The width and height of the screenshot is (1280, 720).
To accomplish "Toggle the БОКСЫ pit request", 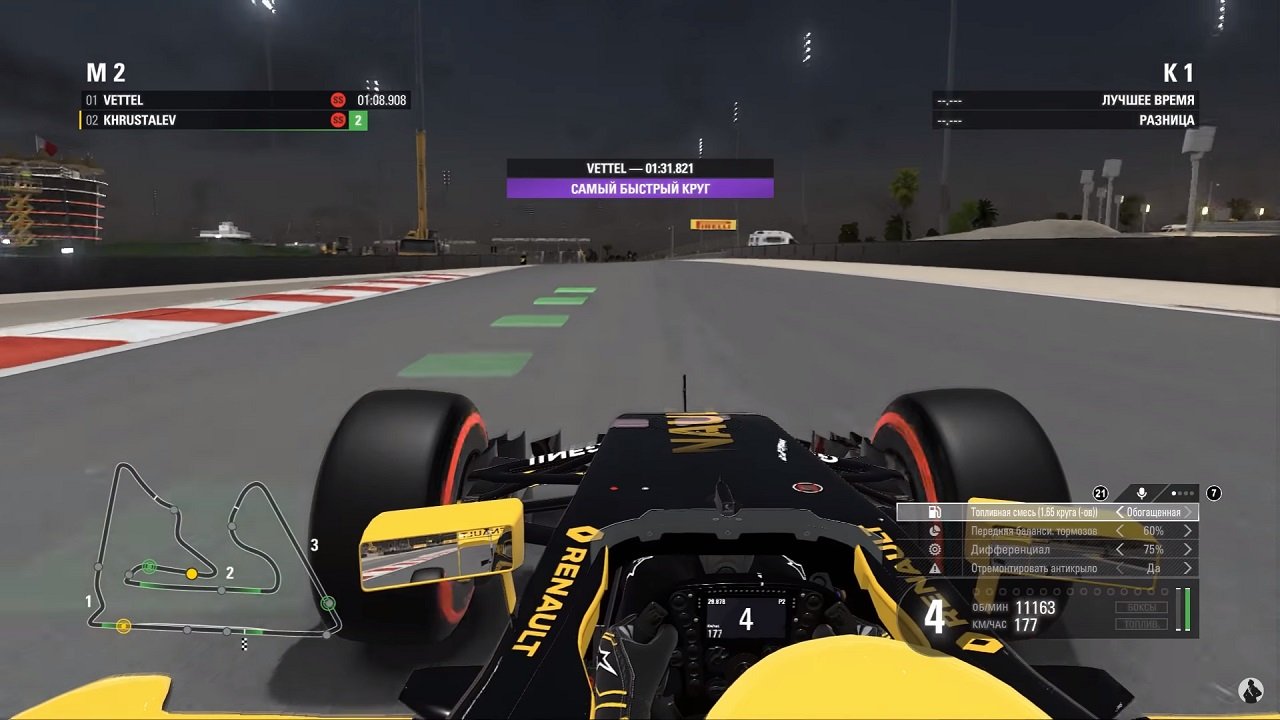I will point(1142,608).
